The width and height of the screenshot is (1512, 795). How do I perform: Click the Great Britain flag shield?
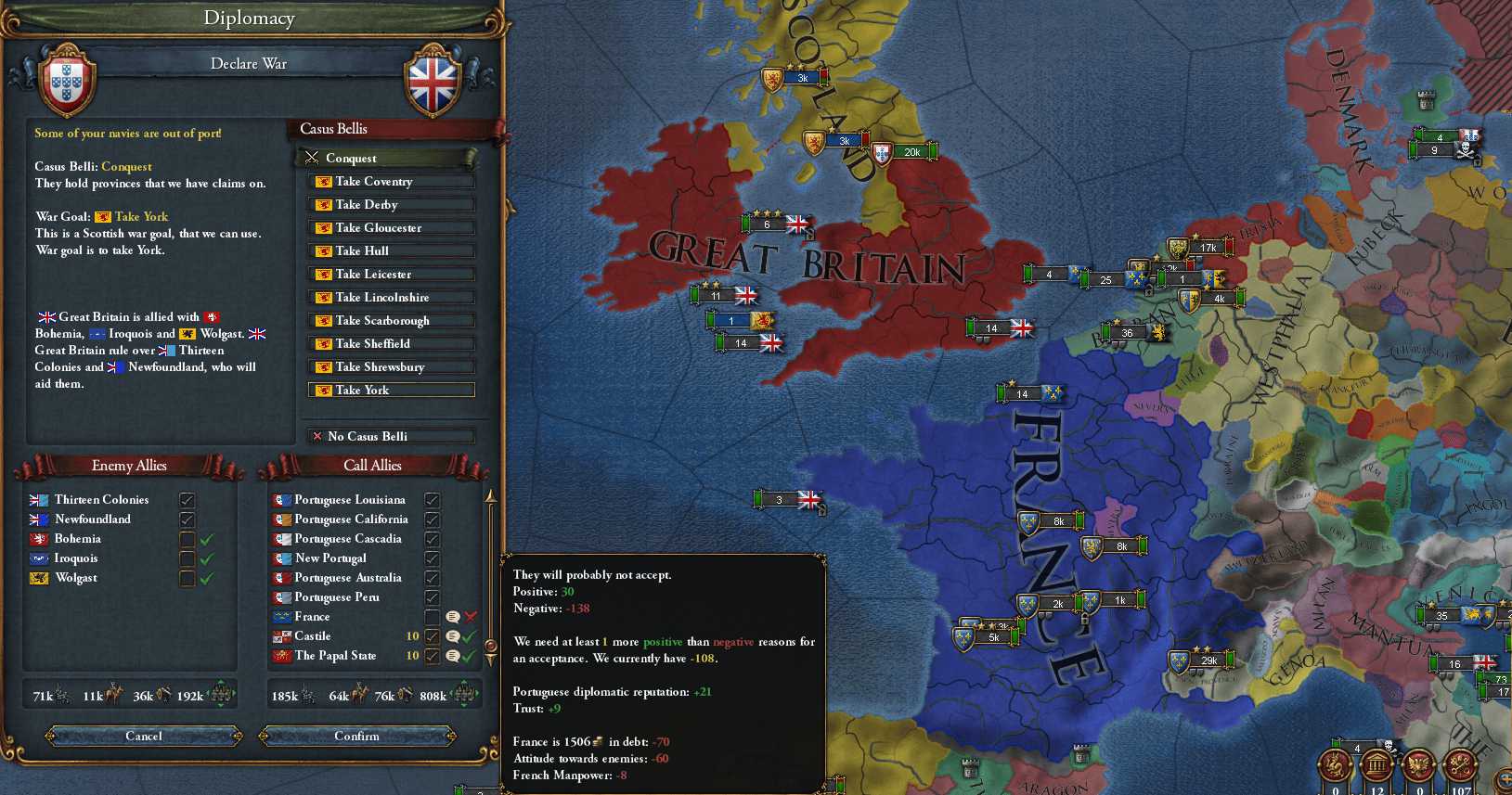(x=433, y=83)
